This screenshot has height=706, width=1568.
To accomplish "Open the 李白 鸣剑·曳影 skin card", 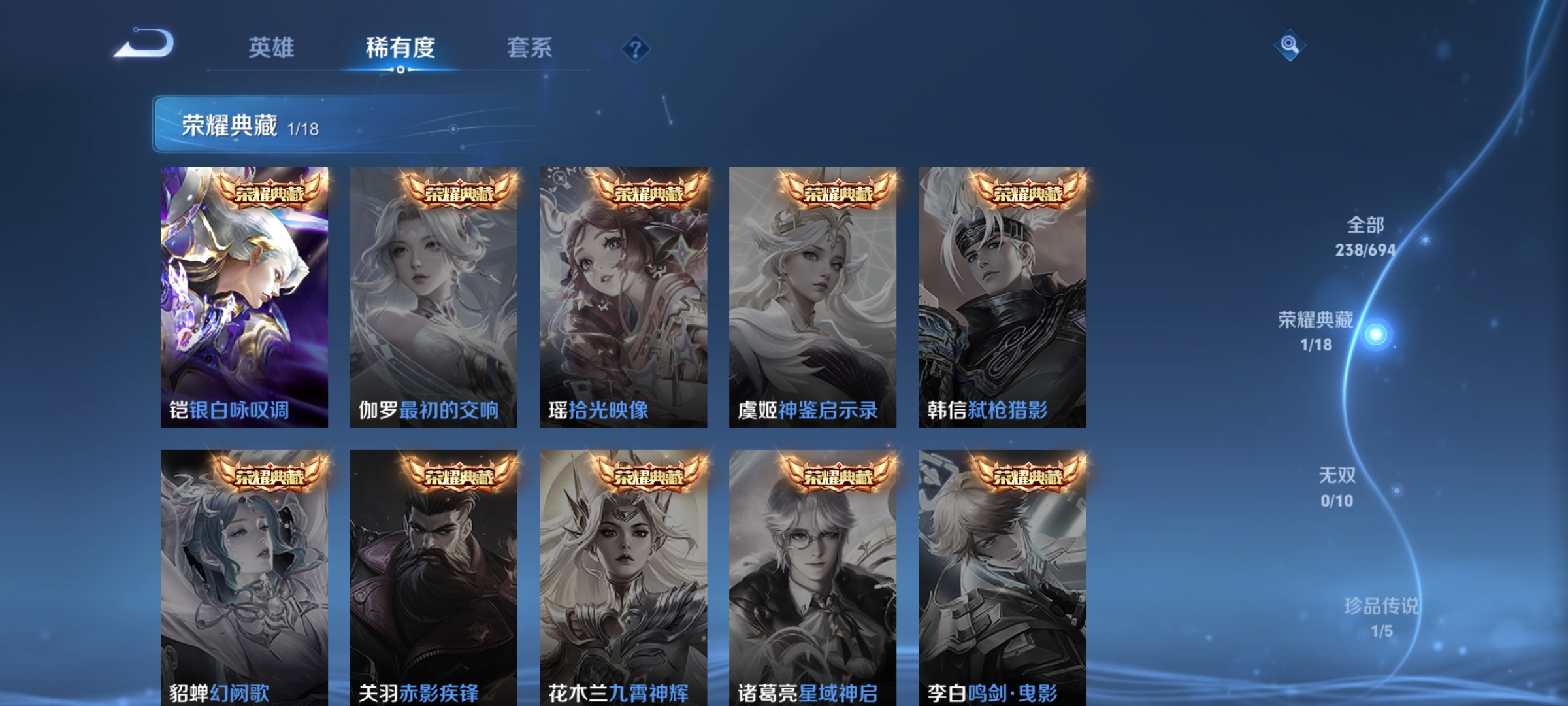I will click(x=1002, y=579).
